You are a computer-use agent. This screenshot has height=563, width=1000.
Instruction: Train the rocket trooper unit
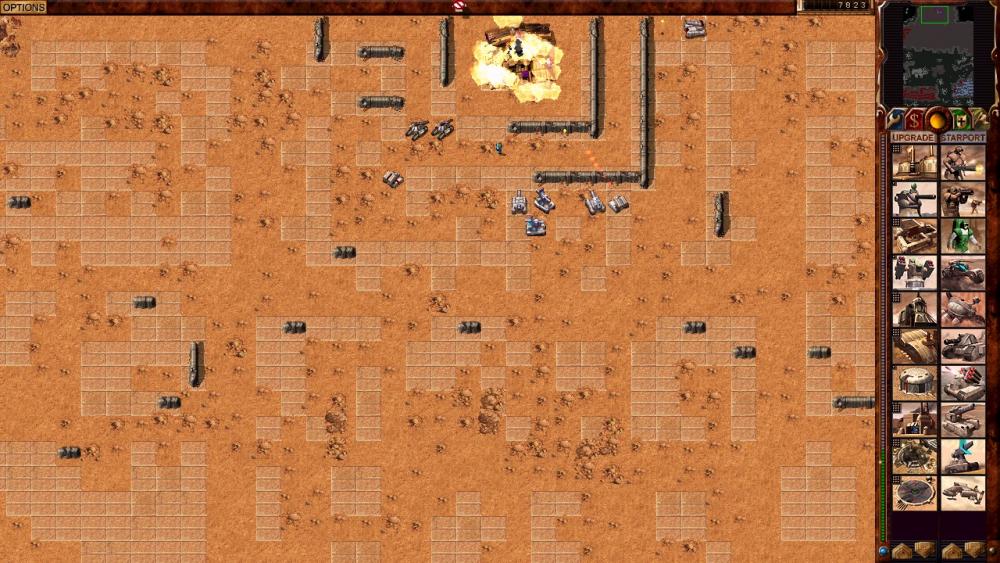pos(963,199)
